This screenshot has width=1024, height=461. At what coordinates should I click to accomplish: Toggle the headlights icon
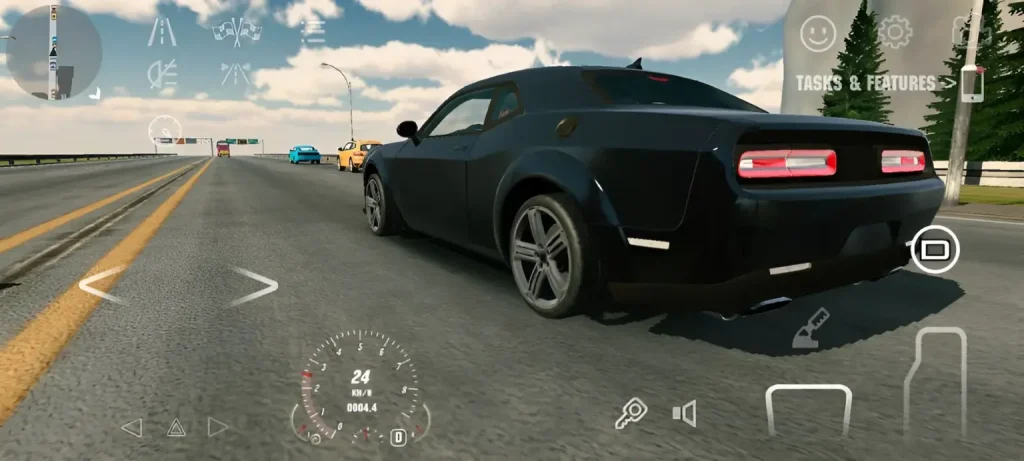161,73
